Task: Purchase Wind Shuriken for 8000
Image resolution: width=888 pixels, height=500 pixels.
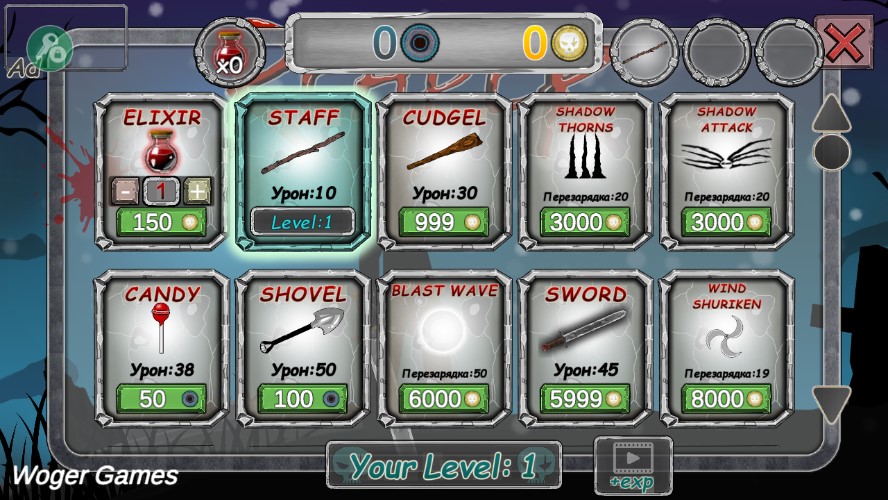Action: point(727,399)
